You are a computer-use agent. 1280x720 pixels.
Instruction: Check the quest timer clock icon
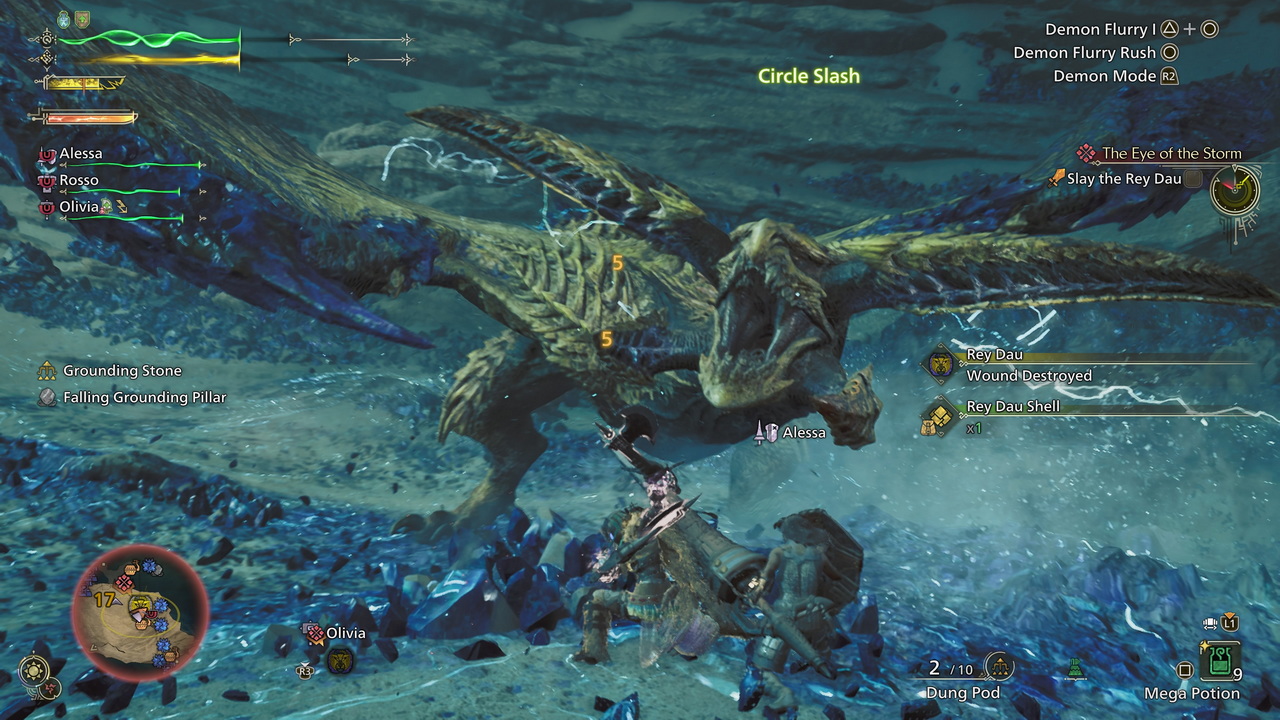click(x=1234, y=188)
